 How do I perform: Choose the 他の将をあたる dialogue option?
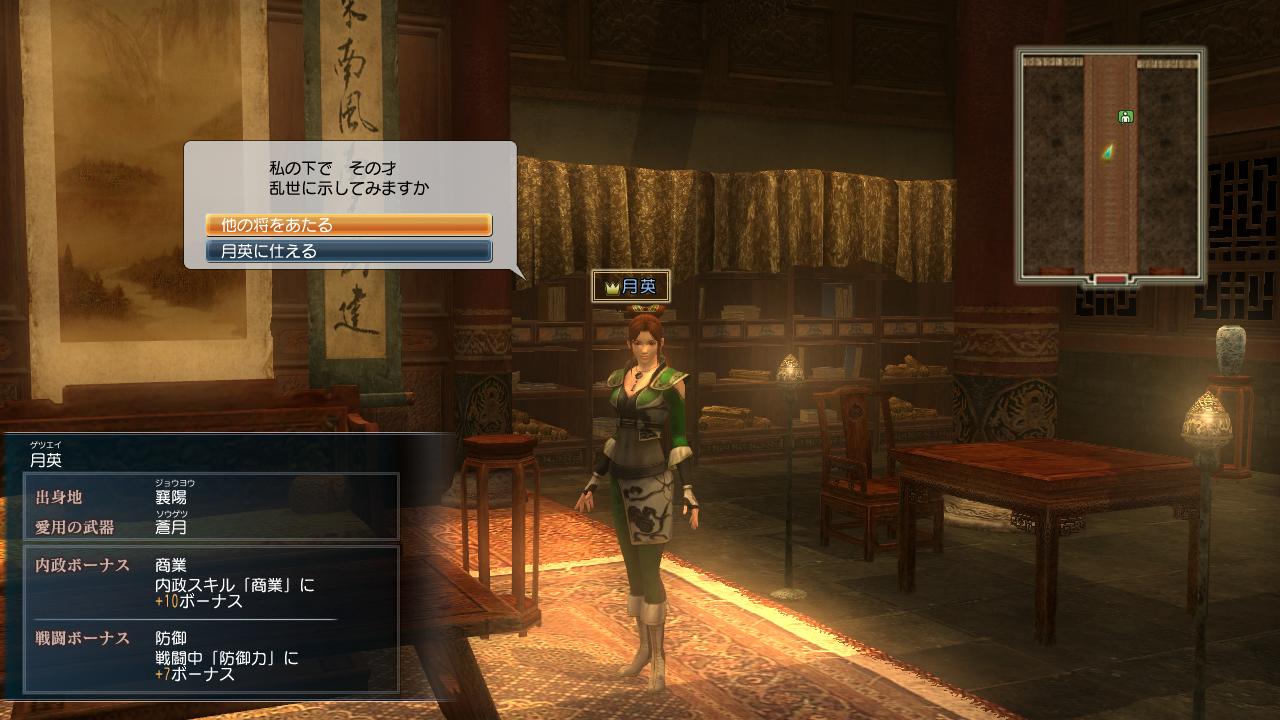[x=348, y=225]
